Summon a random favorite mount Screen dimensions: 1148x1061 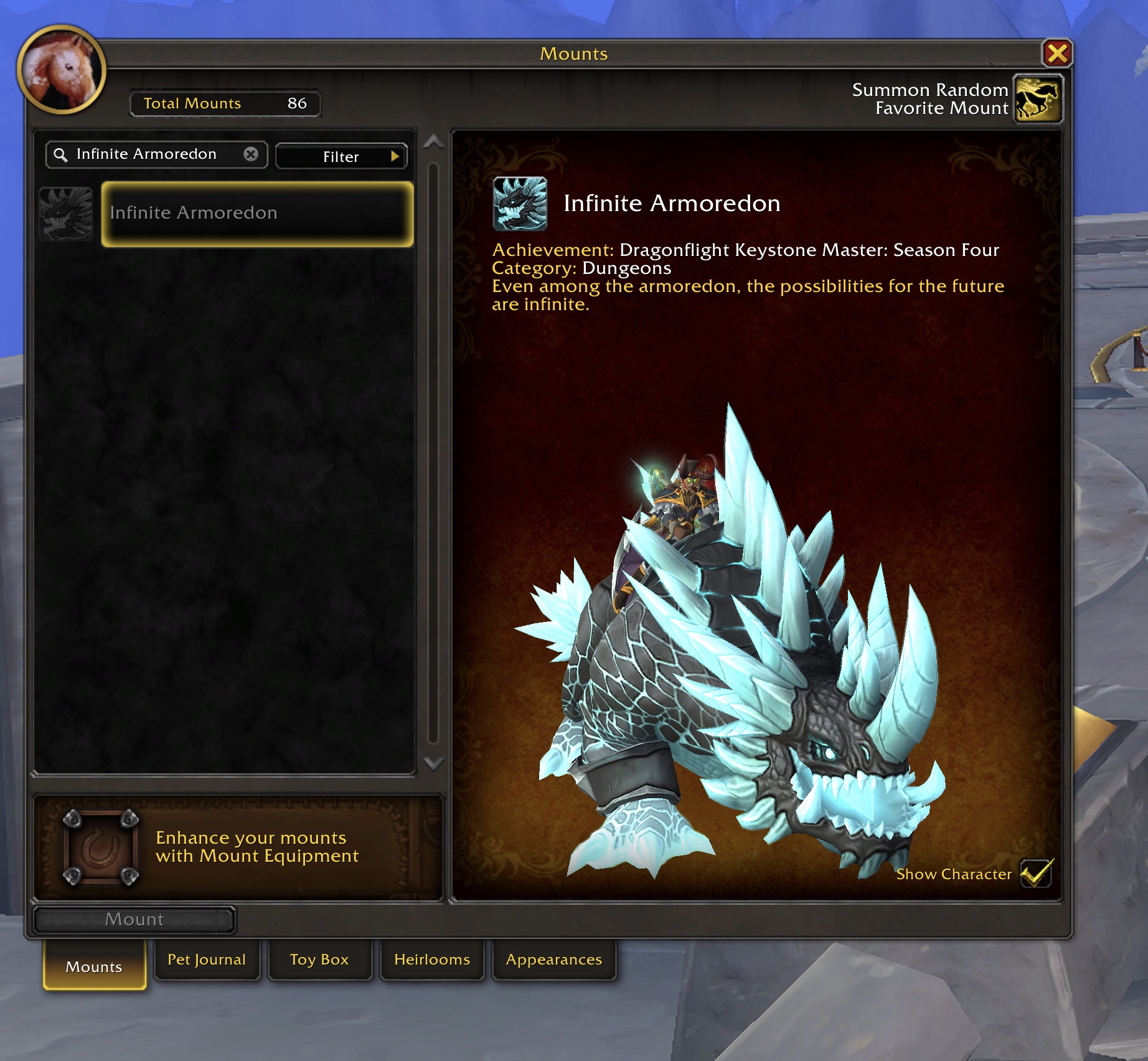point(1037,99)
